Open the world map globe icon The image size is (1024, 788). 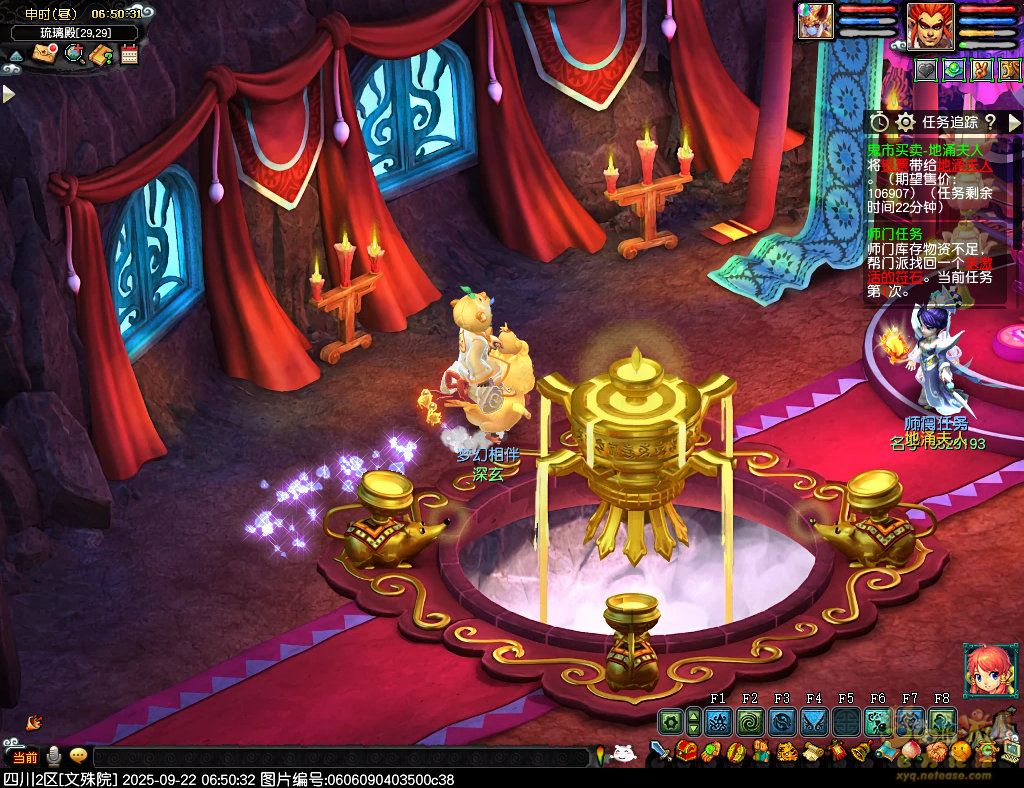click(73, 54)
